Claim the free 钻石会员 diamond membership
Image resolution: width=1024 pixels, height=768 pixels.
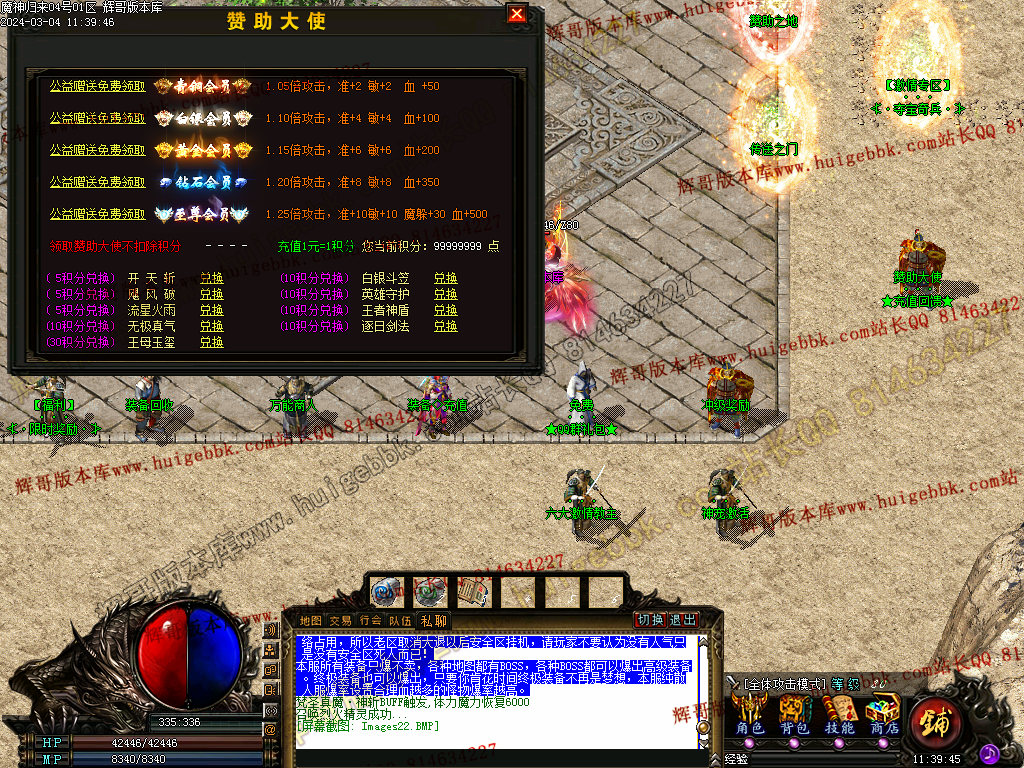coord(97,183)
